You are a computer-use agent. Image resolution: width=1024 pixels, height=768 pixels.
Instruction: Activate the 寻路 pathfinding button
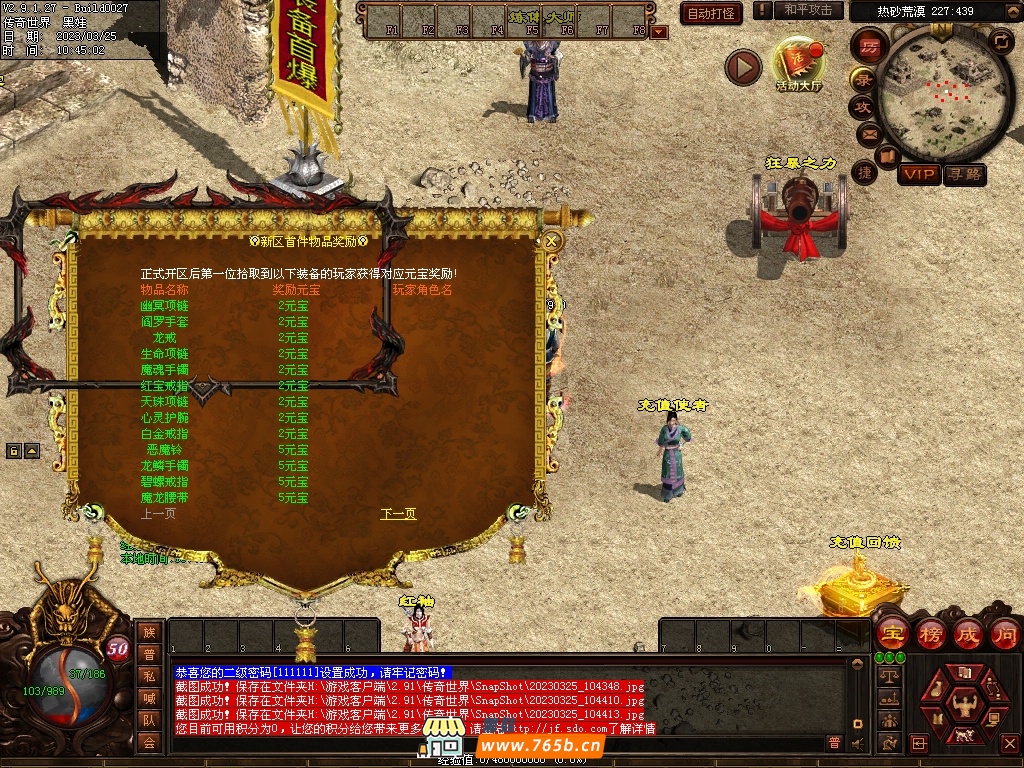(x=964, y=174)
